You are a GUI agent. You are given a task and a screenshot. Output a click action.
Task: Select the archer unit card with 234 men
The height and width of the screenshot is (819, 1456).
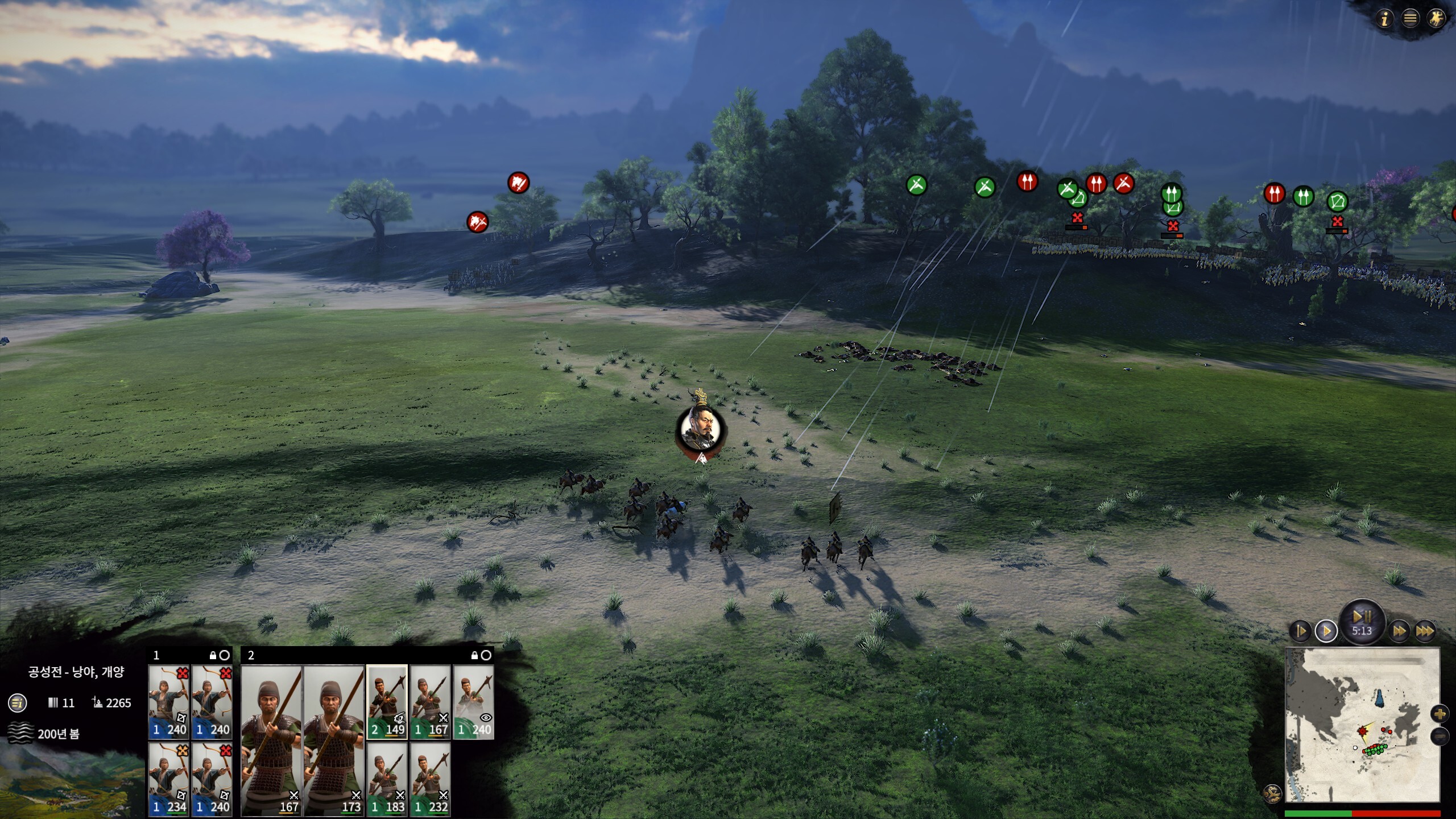pyautogui.click(x=169, y=779)
